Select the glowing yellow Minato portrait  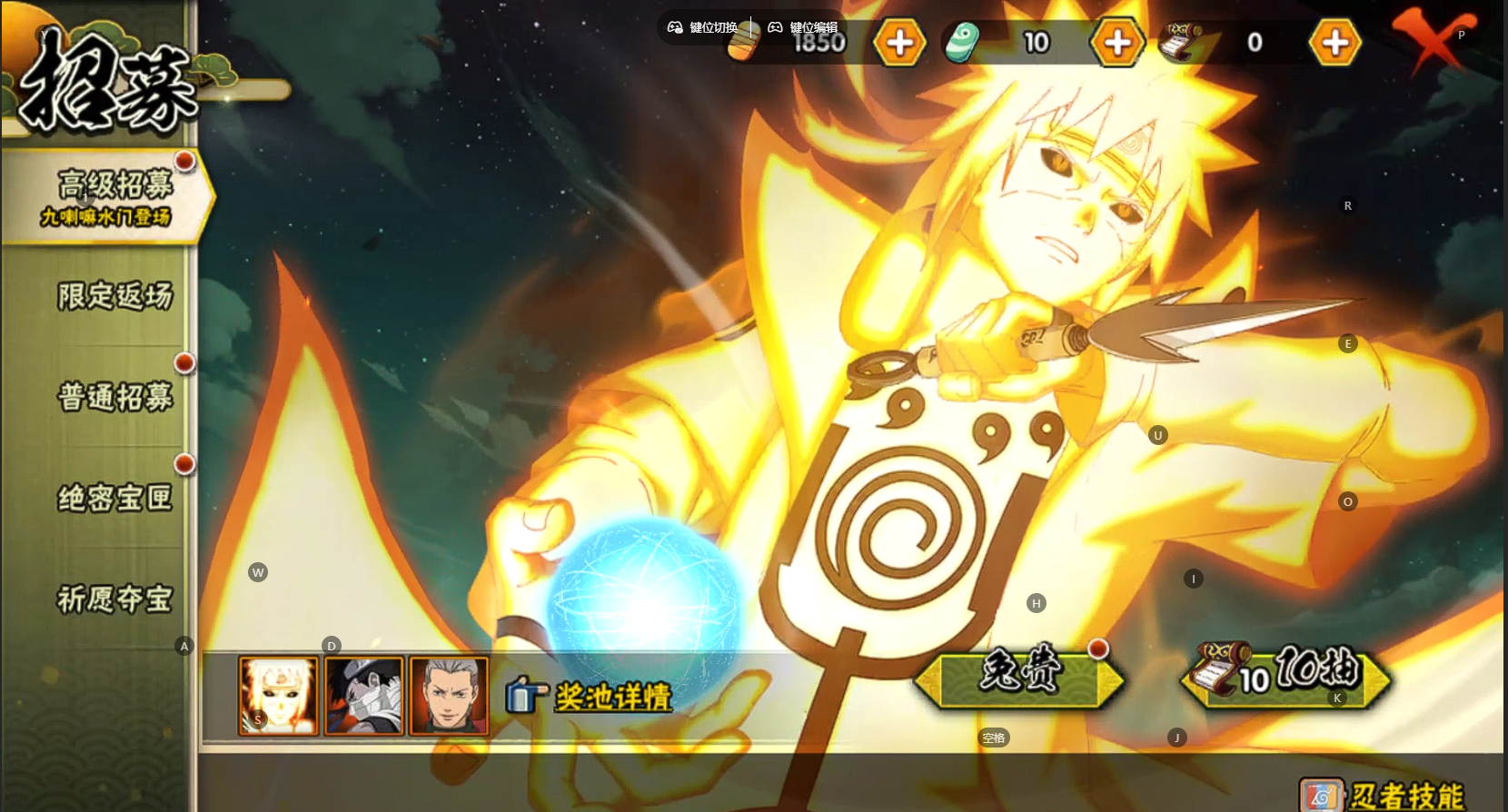click(x=278, y=696)
